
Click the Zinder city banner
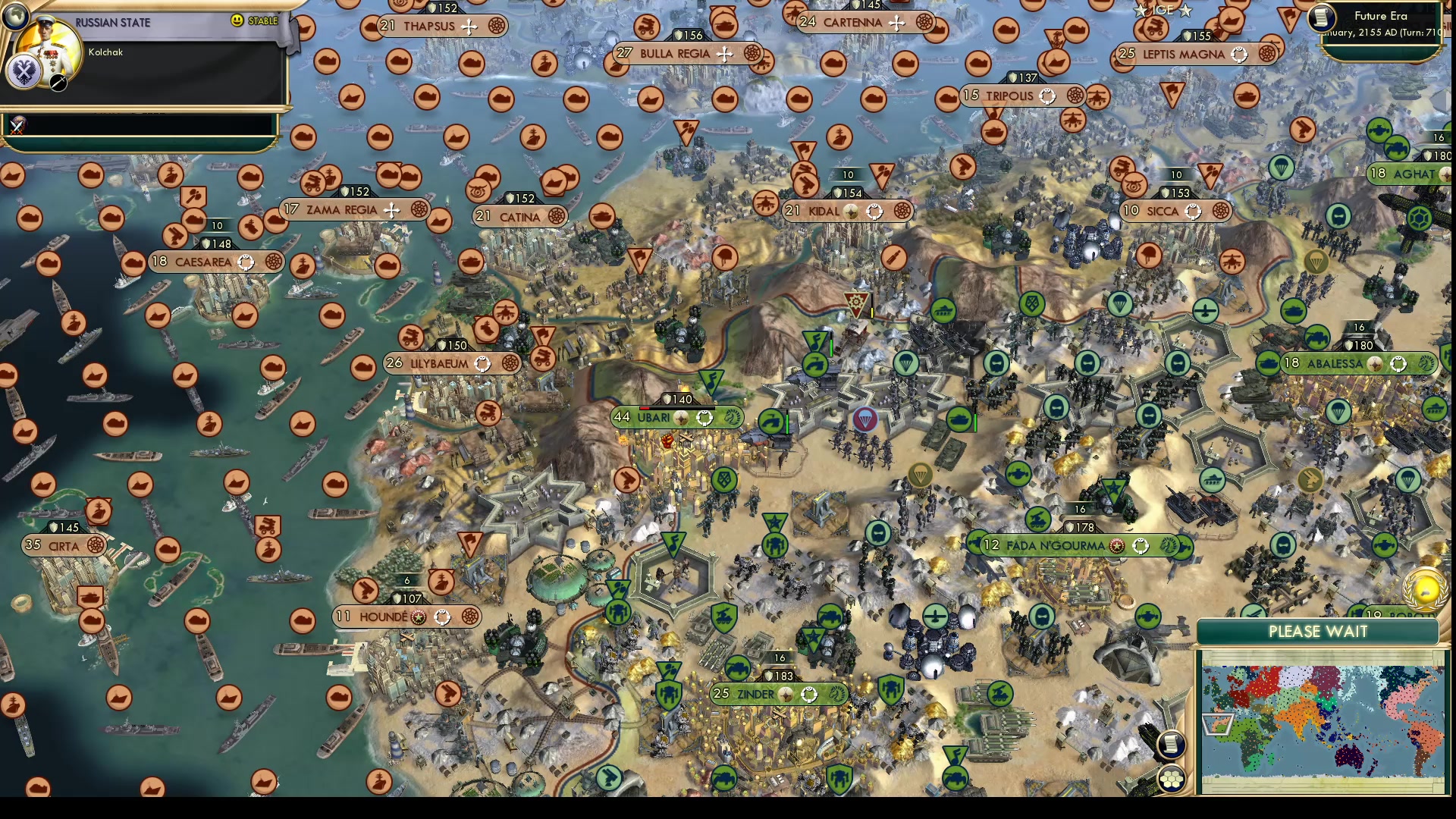click(755, 694)
